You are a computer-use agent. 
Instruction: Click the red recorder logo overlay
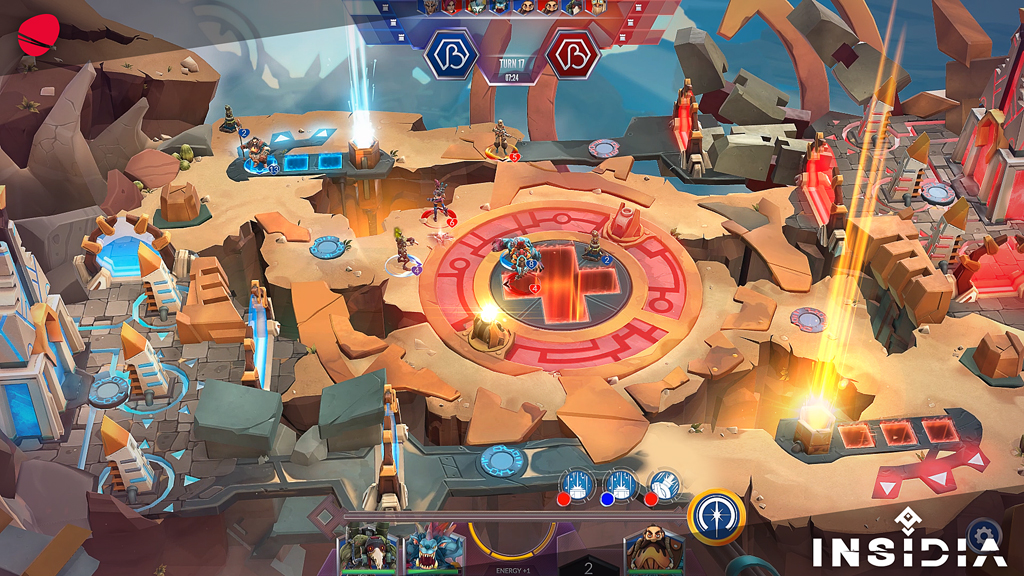37,34
